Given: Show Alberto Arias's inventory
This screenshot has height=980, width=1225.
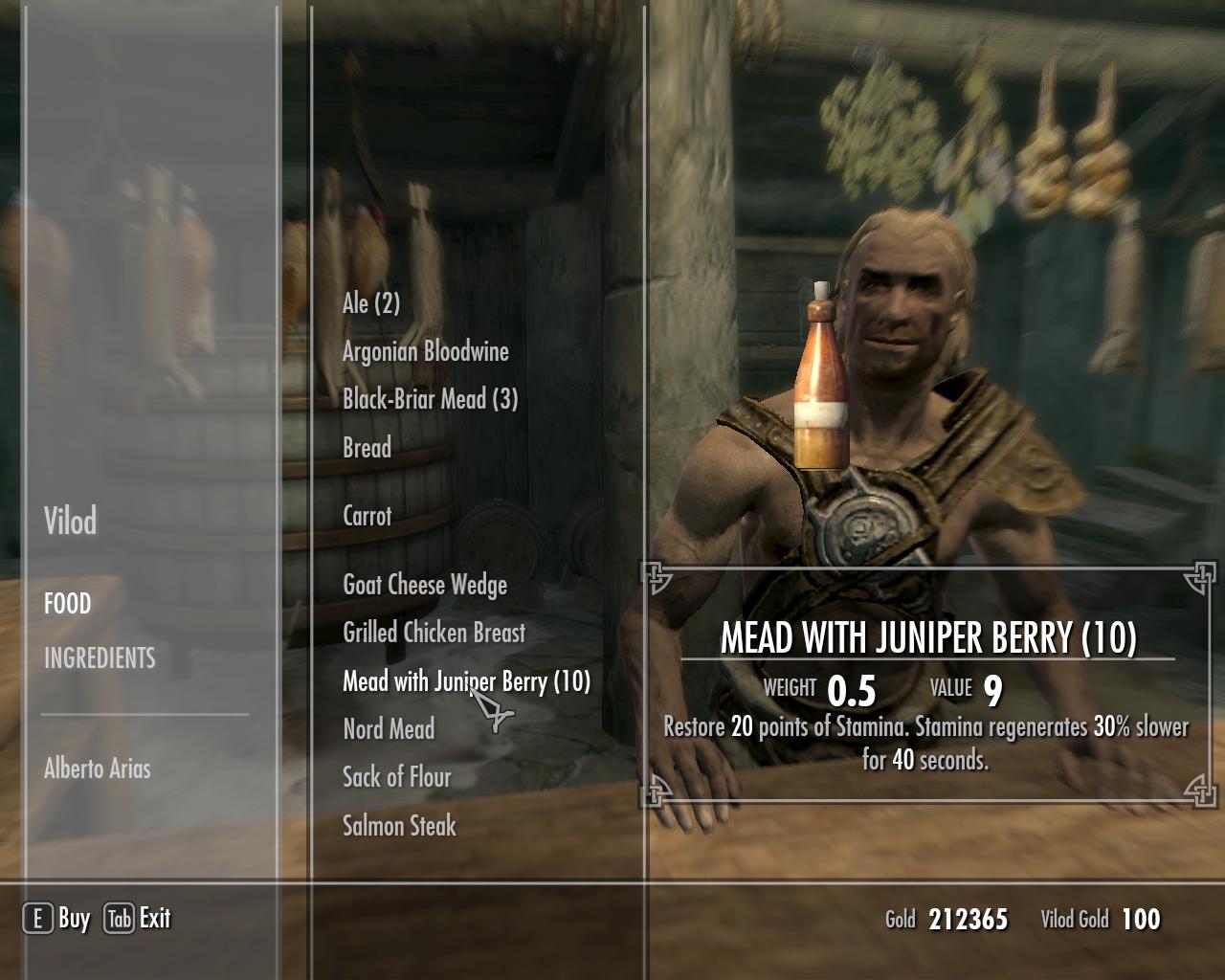Looking at the screenshot, I should click(97, 768).
